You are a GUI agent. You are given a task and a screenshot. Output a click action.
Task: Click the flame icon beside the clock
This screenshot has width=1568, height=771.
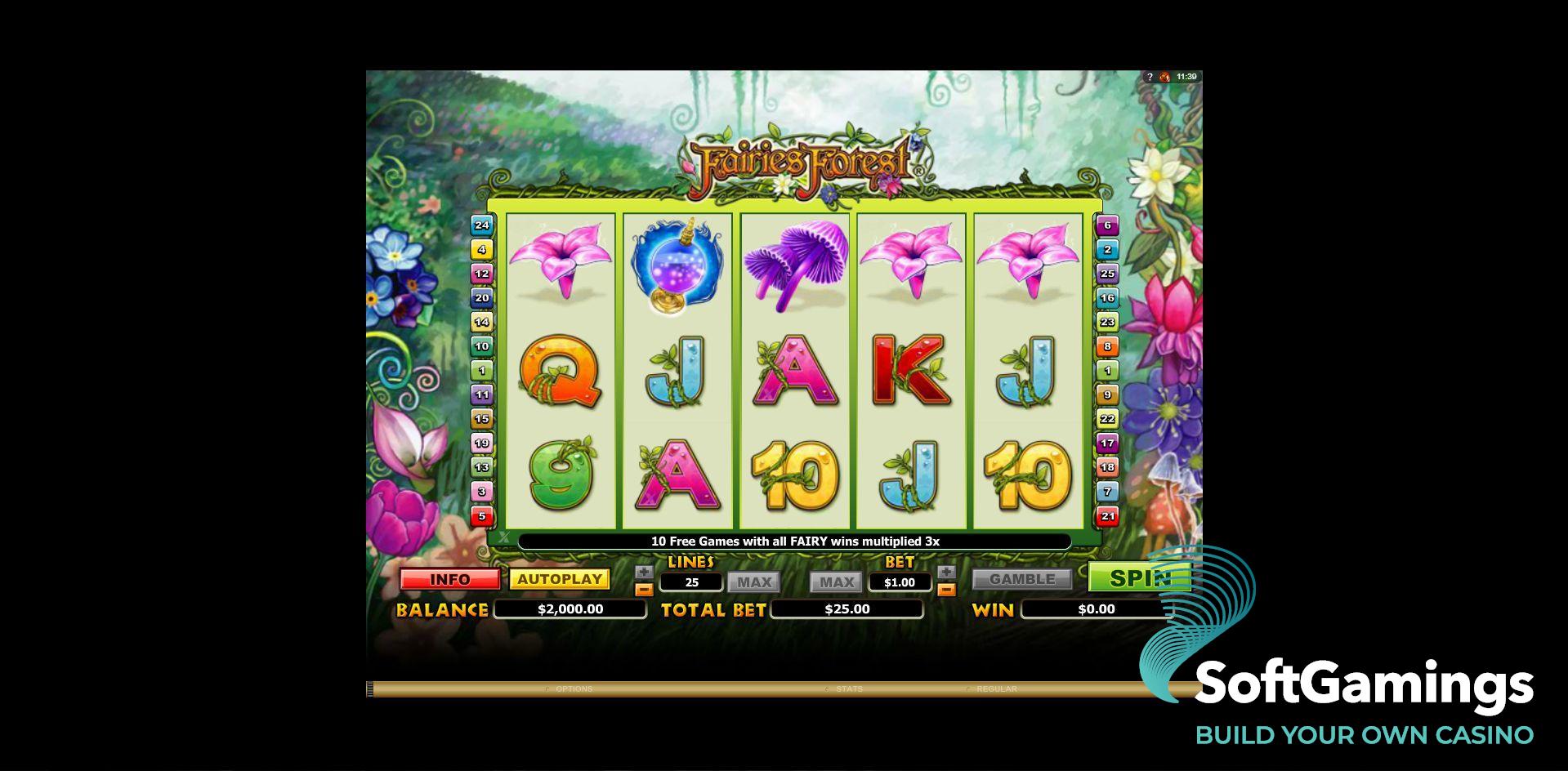tap(1164, 75)
